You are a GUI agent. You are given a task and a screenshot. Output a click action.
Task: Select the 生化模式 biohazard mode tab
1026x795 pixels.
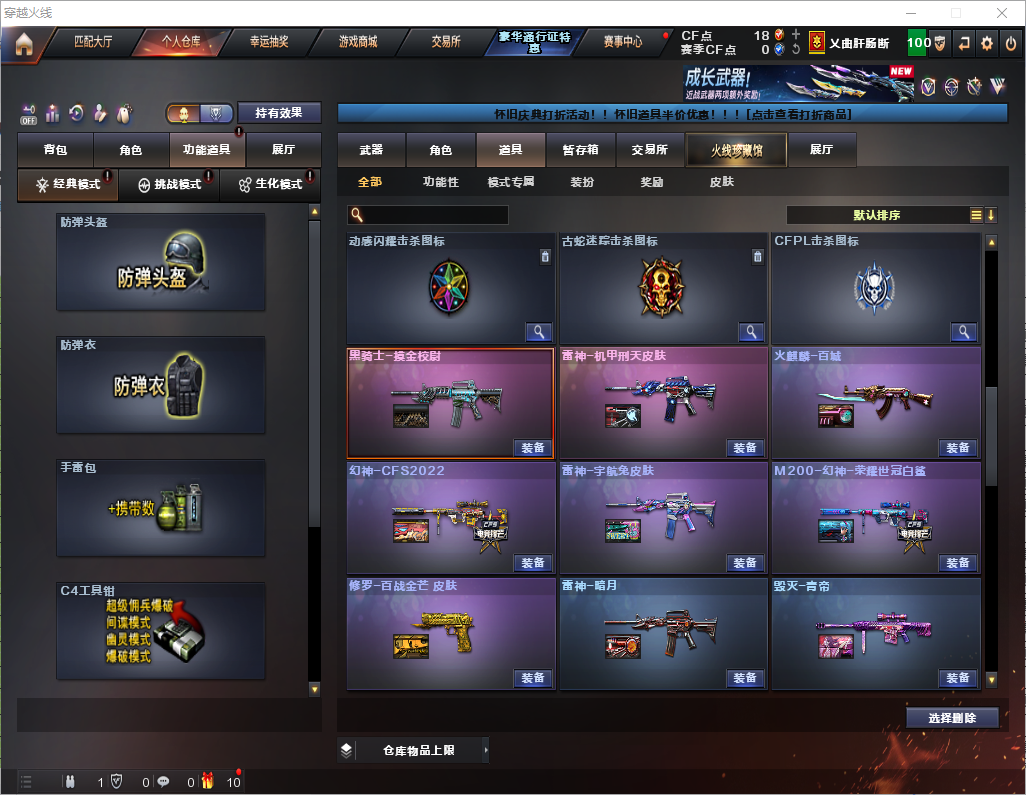click(x=269, y=185)
